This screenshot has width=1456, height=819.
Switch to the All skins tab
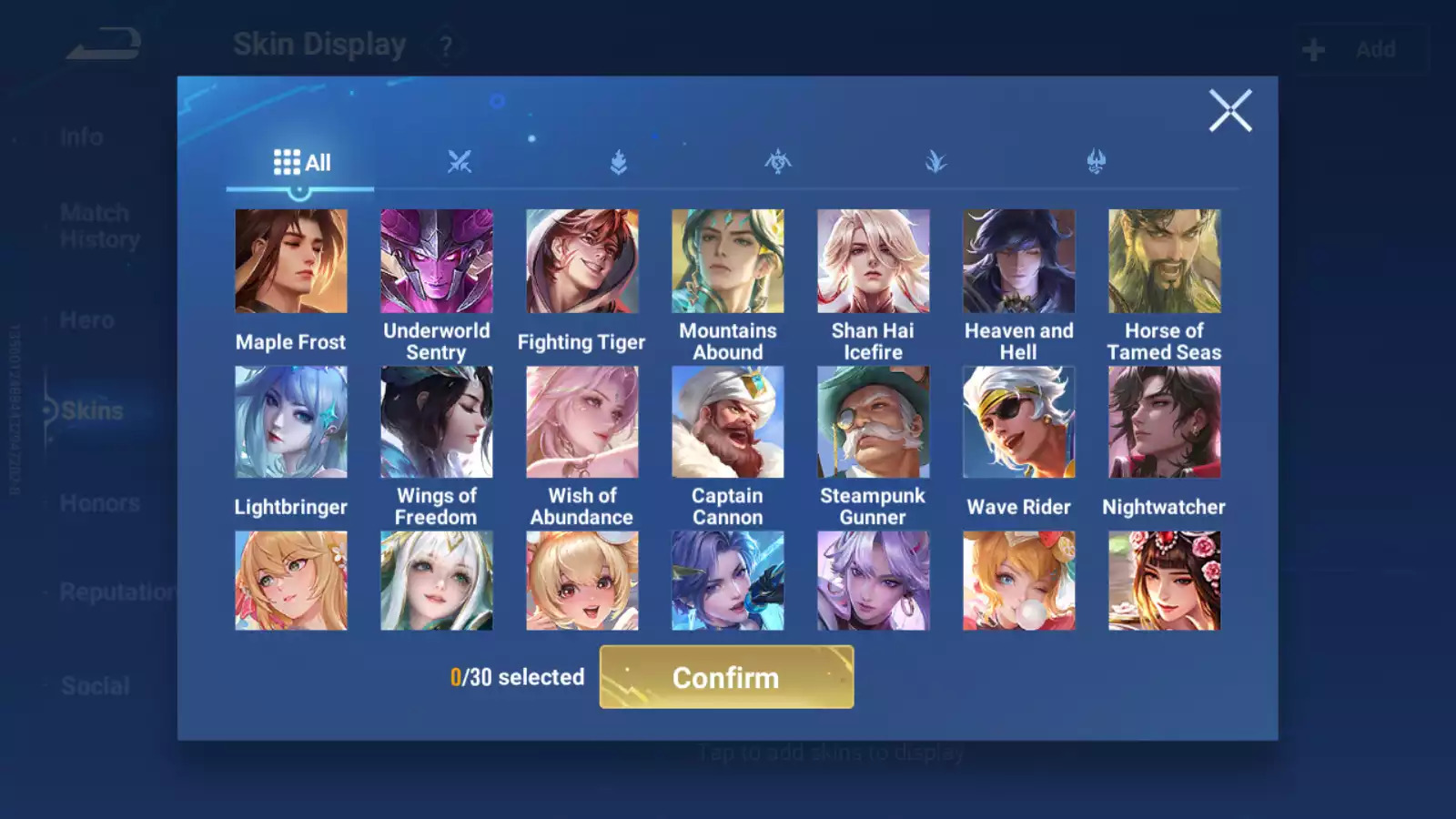click(x=301, y=163)
